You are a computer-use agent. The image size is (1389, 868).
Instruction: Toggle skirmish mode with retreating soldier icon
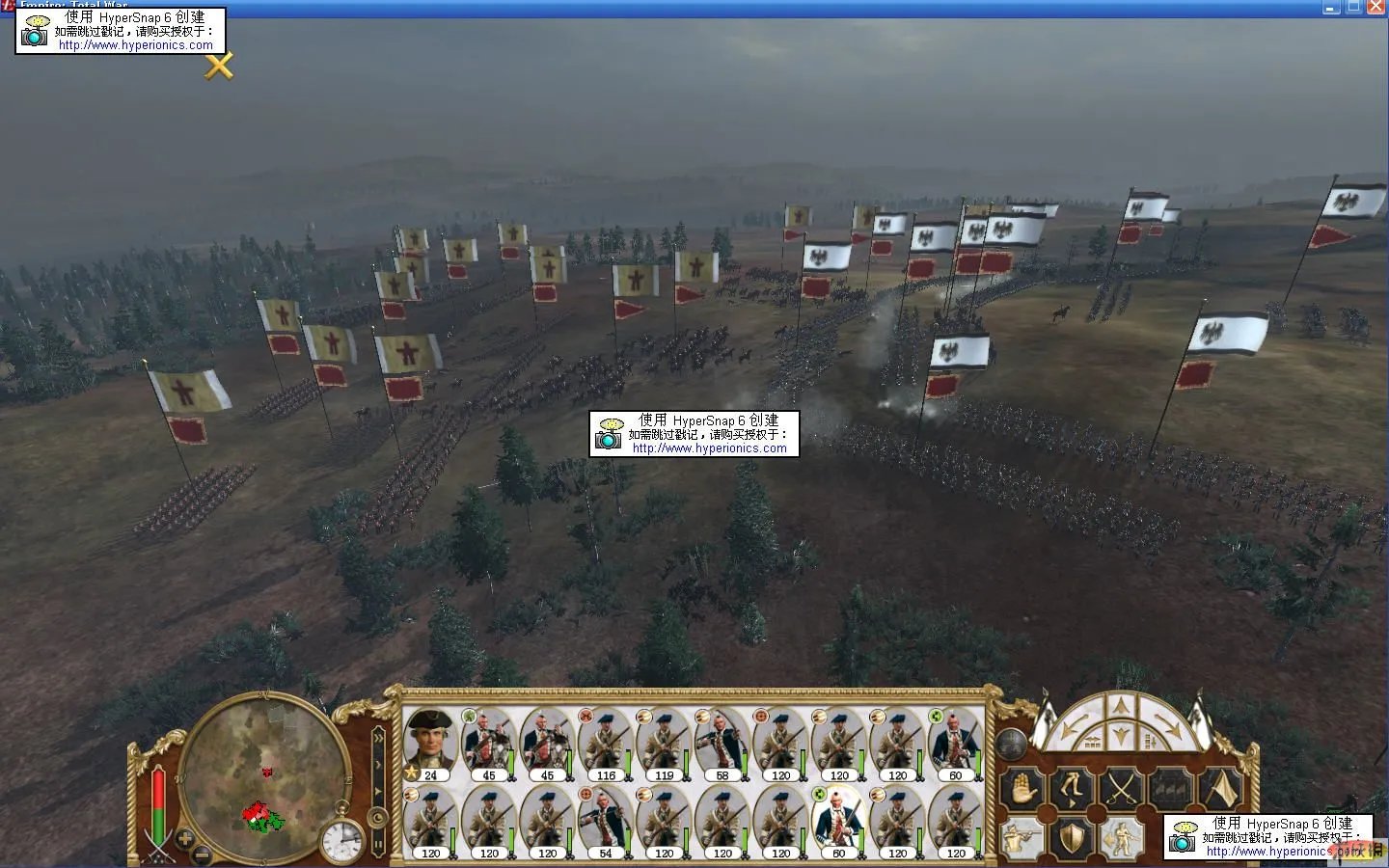click(1121, 838)
